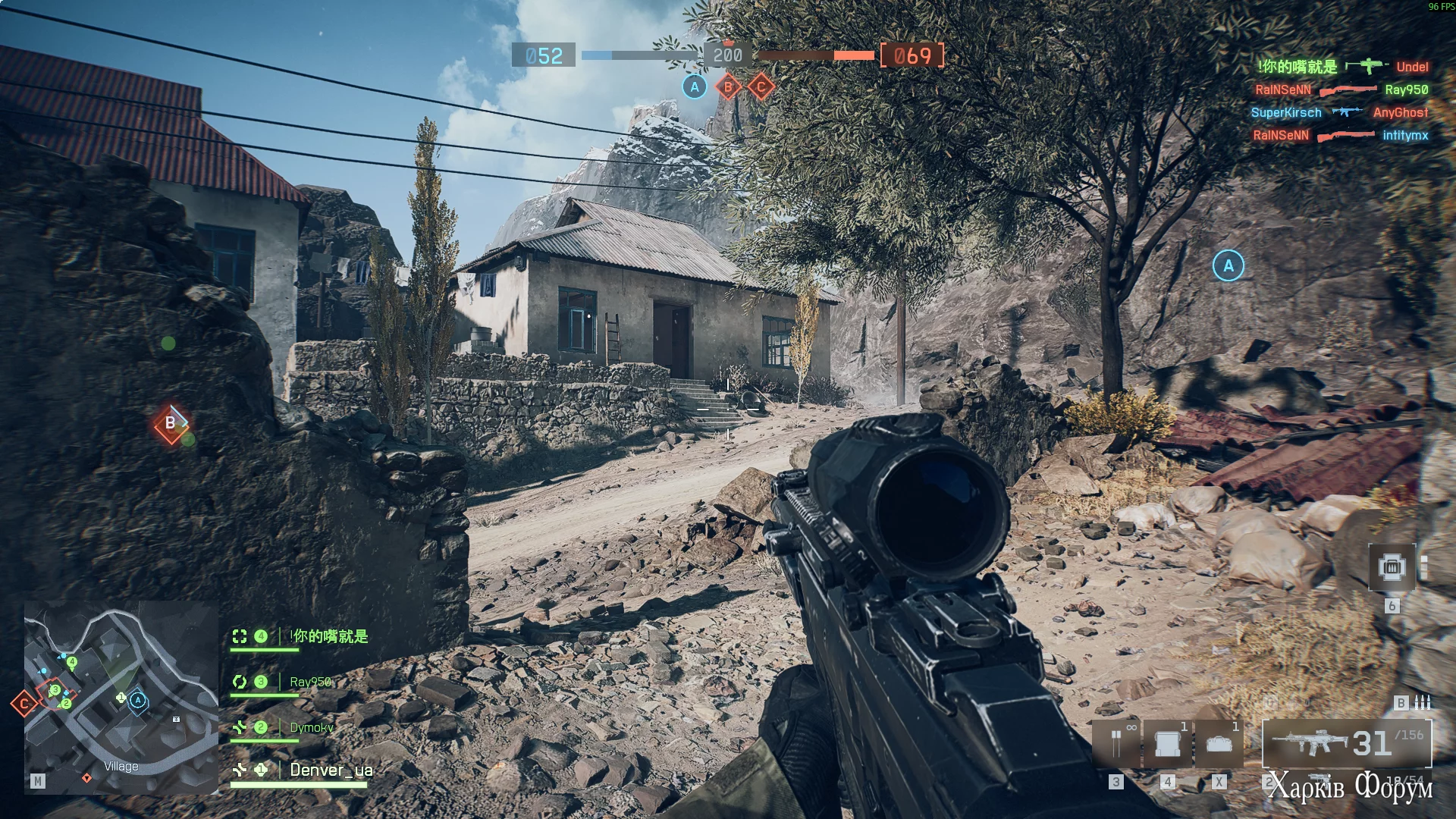Open the ammo call-in tablet icon
1456x819 pixels.
(x=1392, y=567)
